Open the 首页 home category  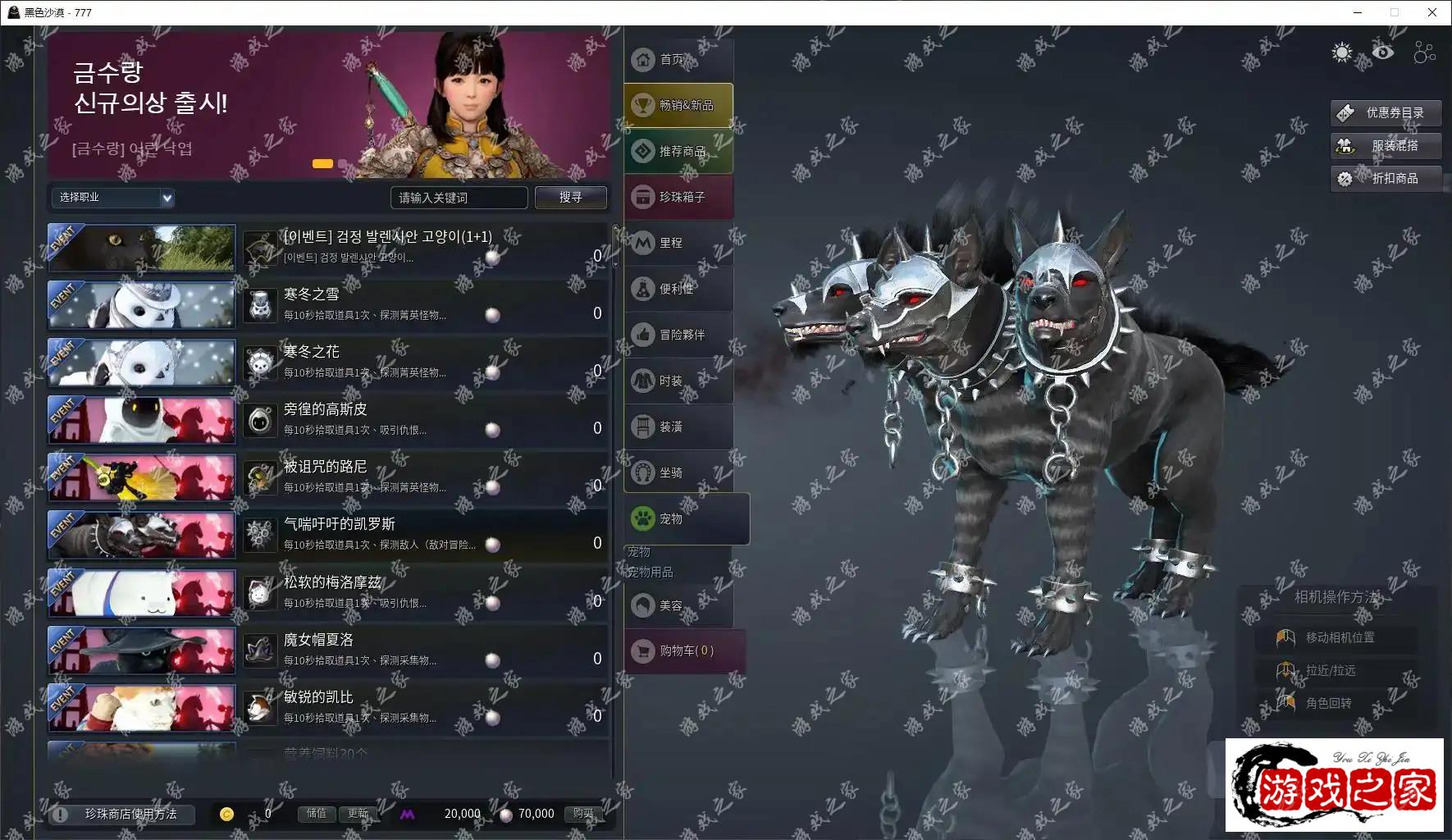[678, 60]
